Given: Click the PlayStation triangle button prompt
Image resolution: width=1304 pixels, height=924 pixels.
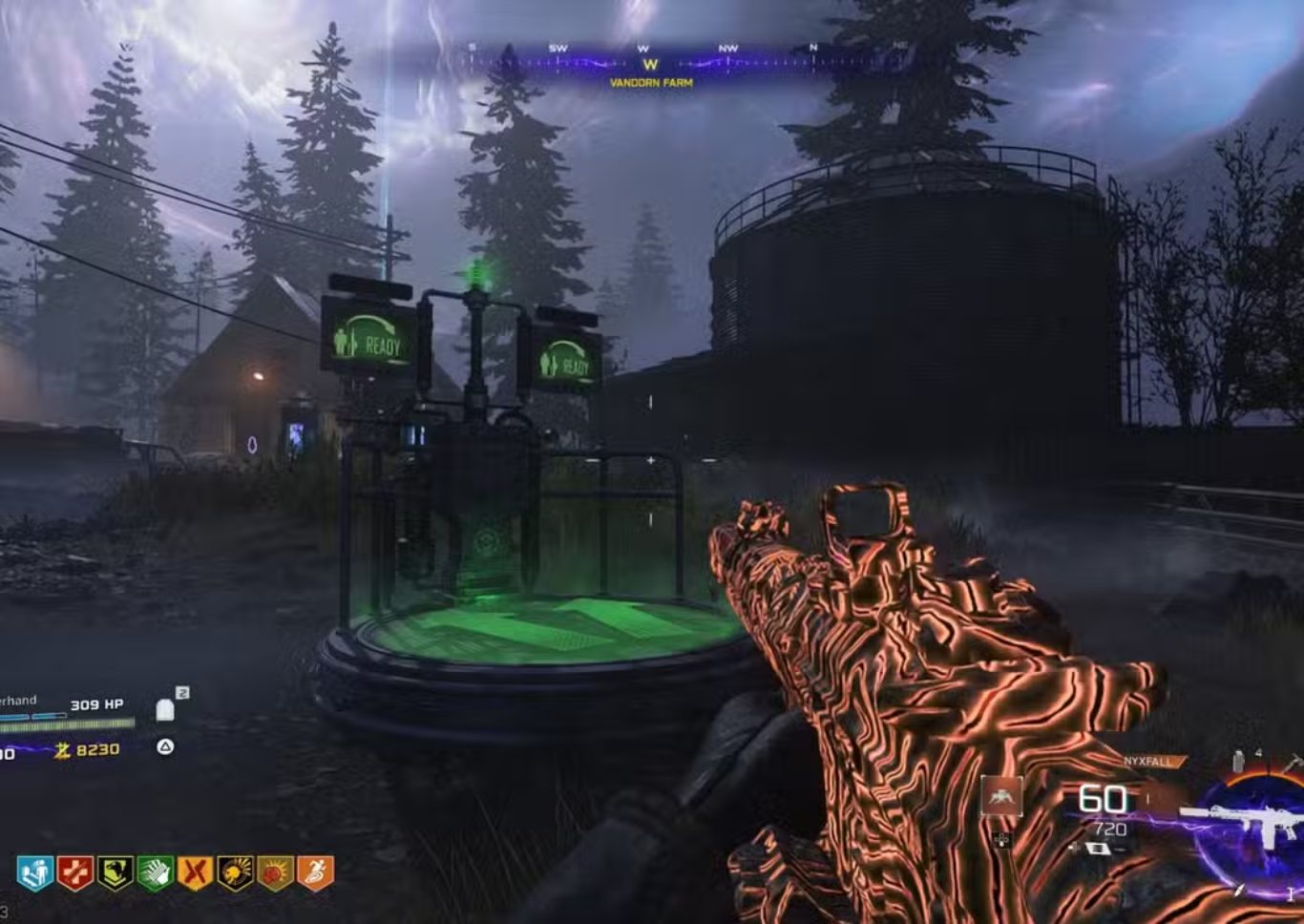Looking at the screenshot, I should [x=165, y=746].
